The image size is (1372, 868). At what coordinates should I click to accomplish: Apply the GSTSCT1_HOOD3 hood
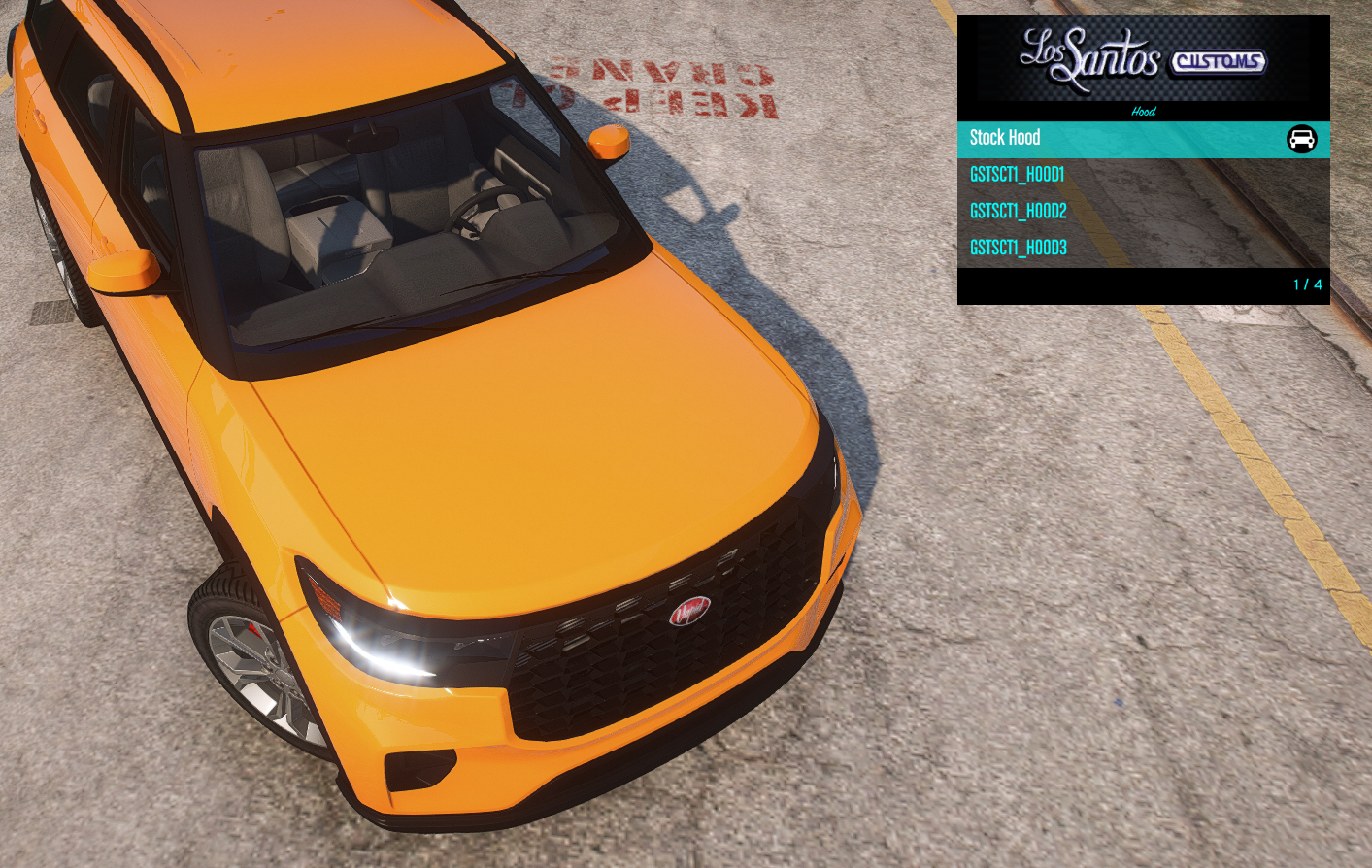[x=1019, y=249]
